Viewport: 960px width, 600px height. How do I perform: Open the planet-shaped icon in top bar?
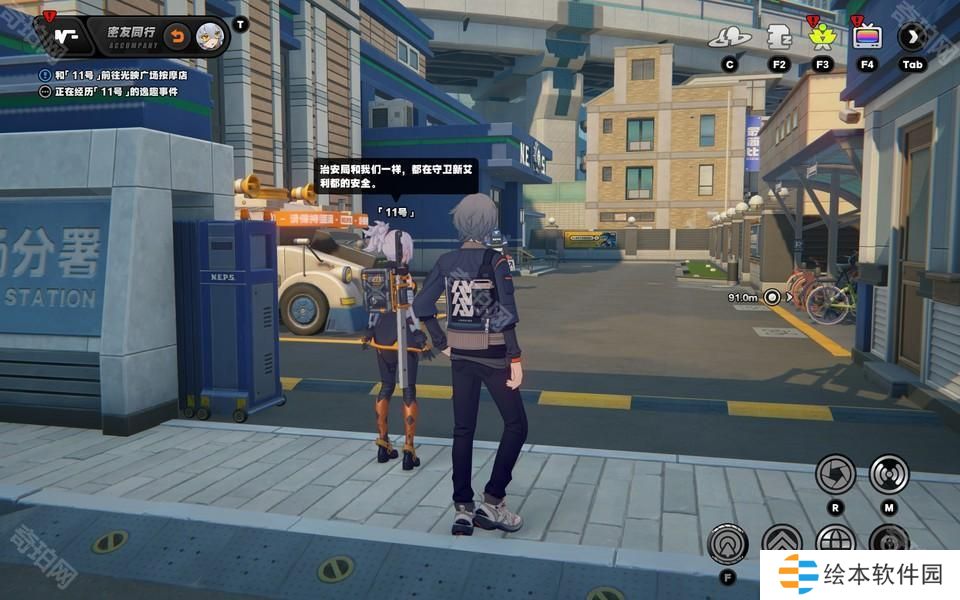(729, 38)
